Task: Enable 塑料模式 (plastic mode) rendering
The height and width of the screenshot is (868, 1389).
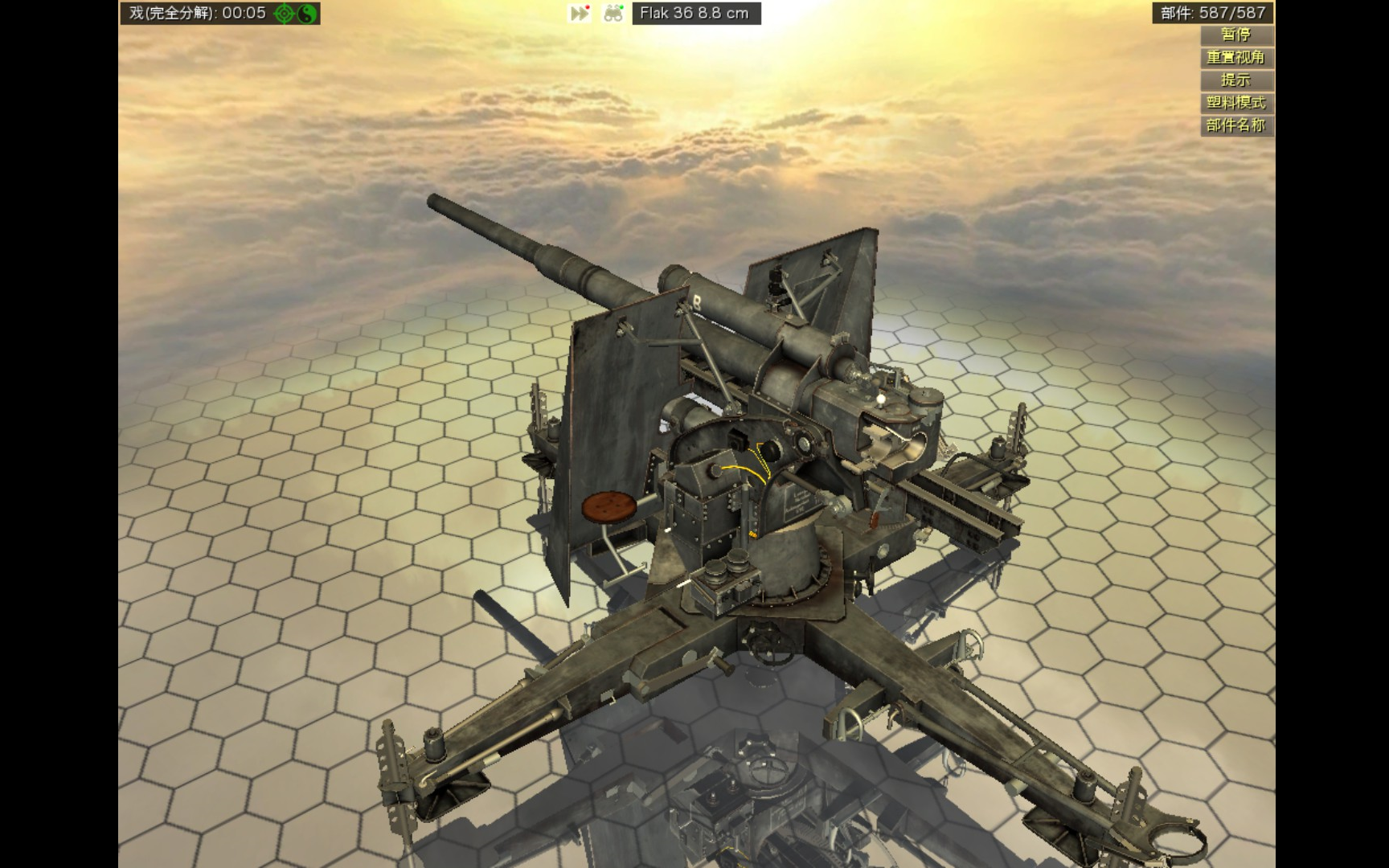Action: click(x=1235, y=103)
